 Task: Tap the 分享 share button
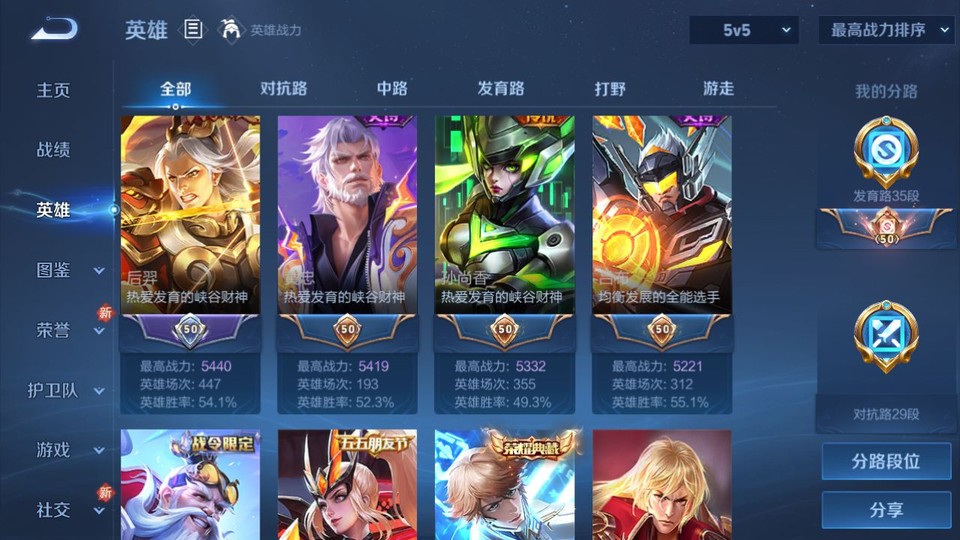[x=886, y=510]
